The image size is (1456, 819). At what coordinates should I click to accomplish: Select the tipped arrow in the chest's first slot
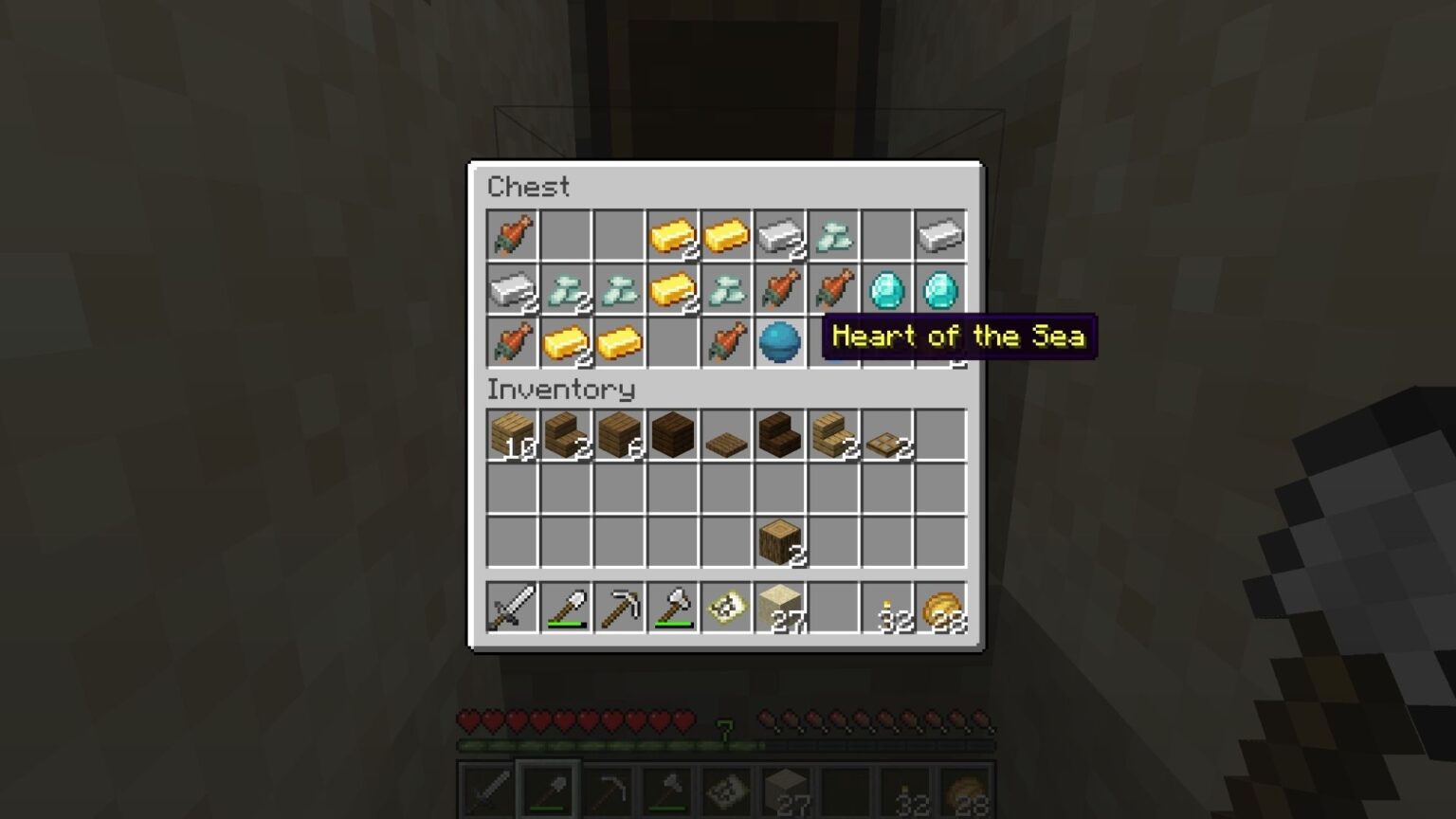[x=511, y=236]
